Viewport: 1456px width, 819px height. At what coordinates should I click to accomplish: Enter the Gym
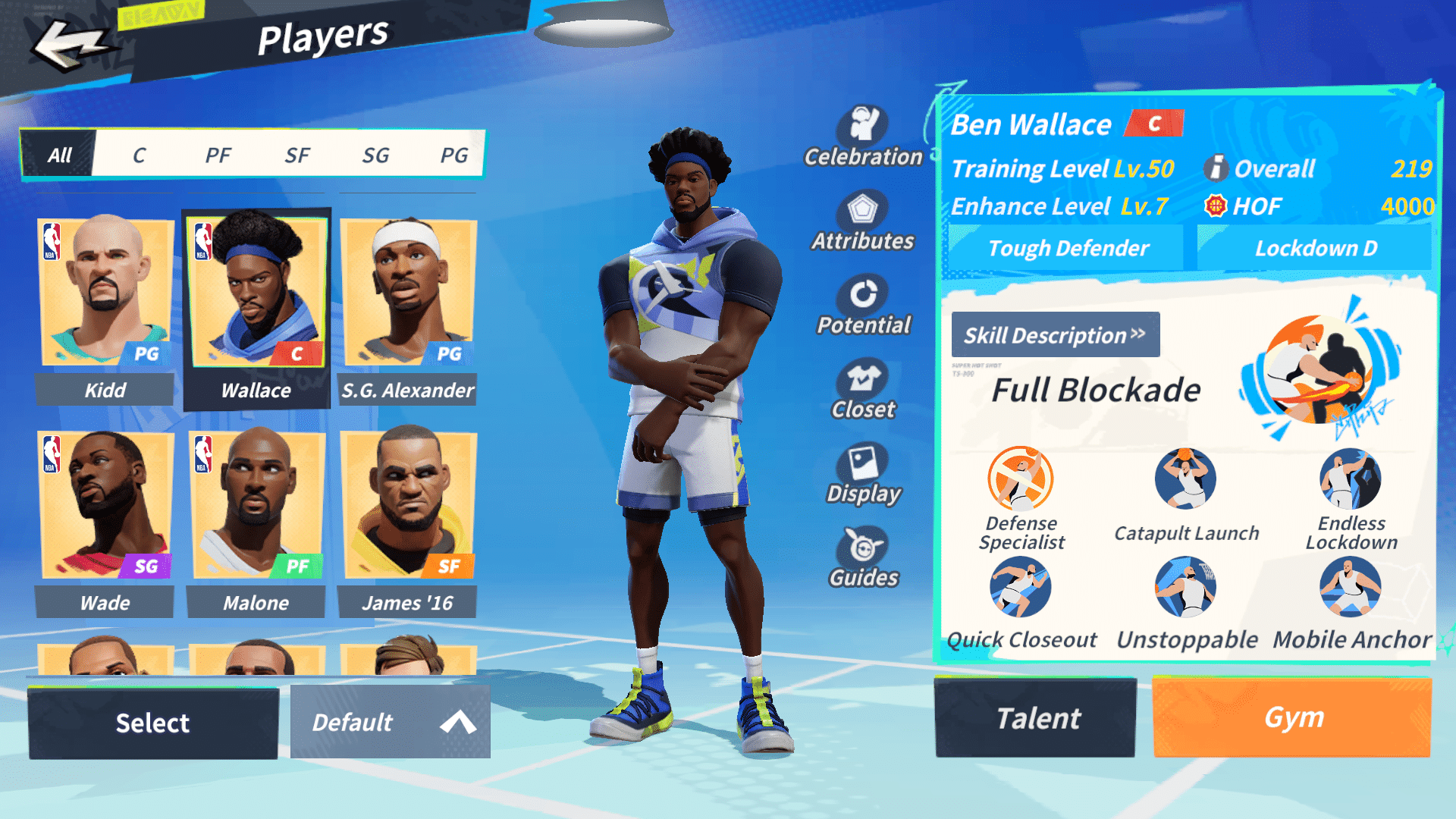pyautogui.click(x=1292, y=718)
